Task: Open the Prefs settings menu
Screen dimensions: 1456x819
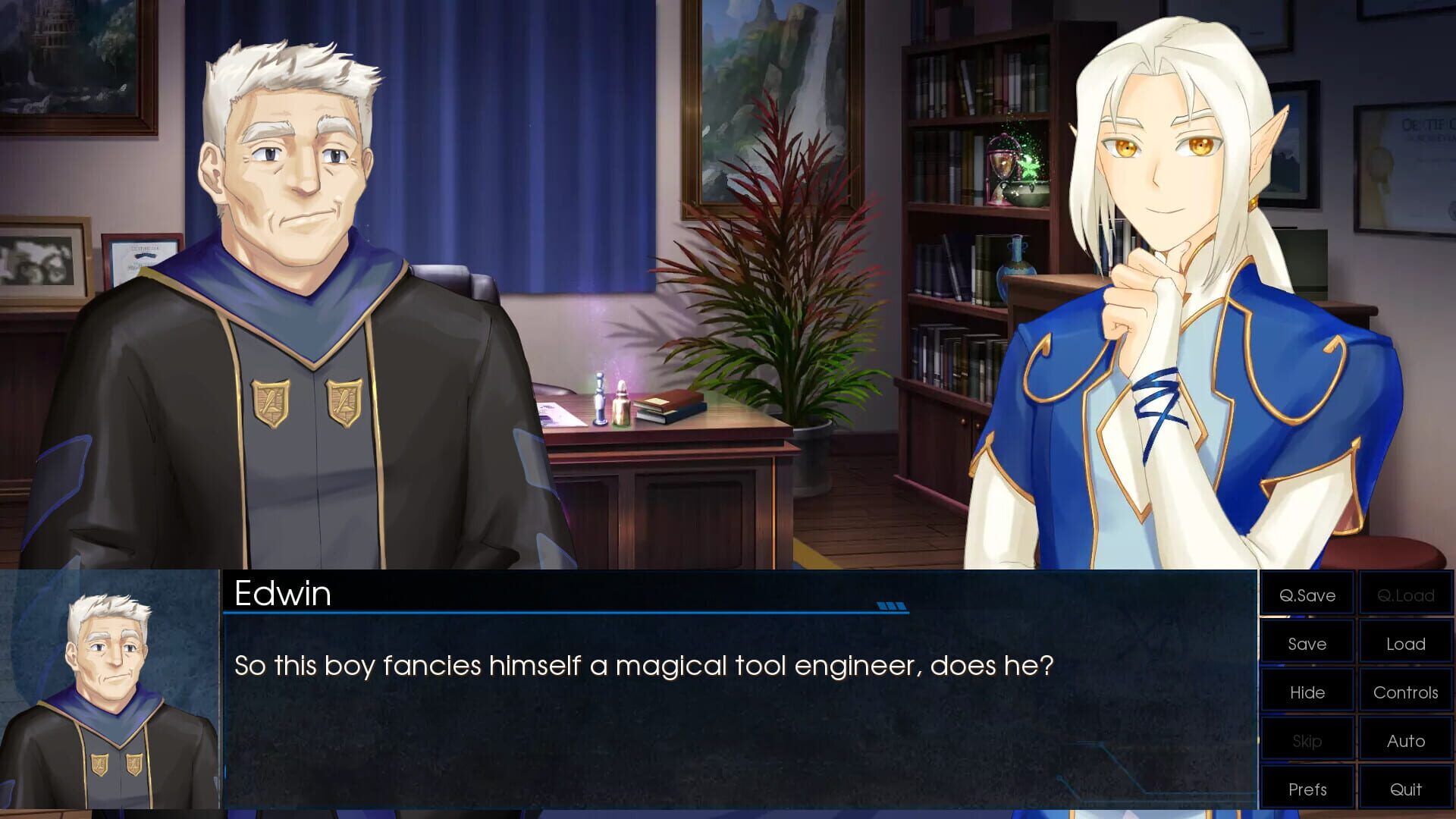Action: point(1307,789)
